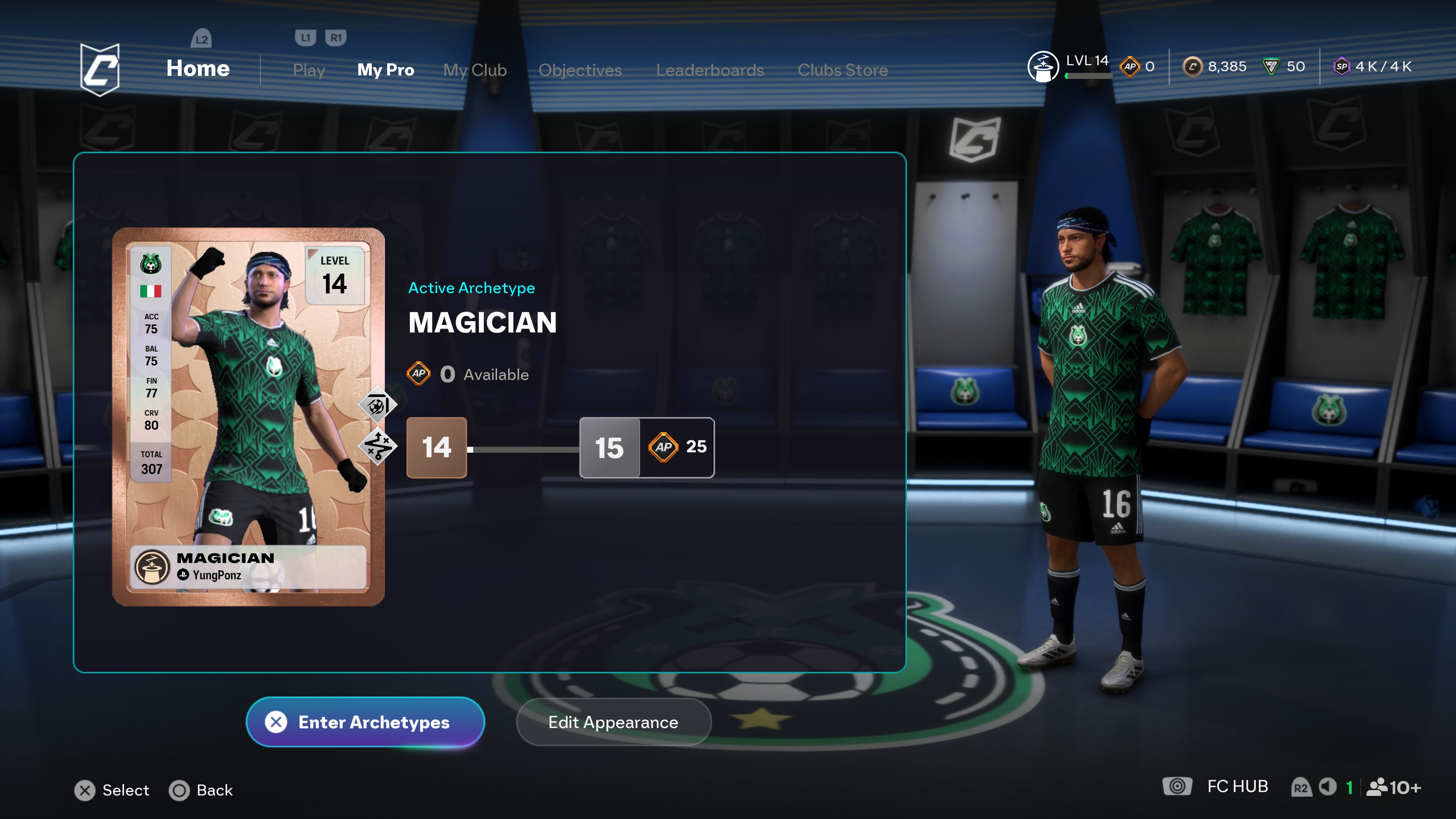Switch to the My Pro tab
This screenshot has width=1456, height=819.
386,70
